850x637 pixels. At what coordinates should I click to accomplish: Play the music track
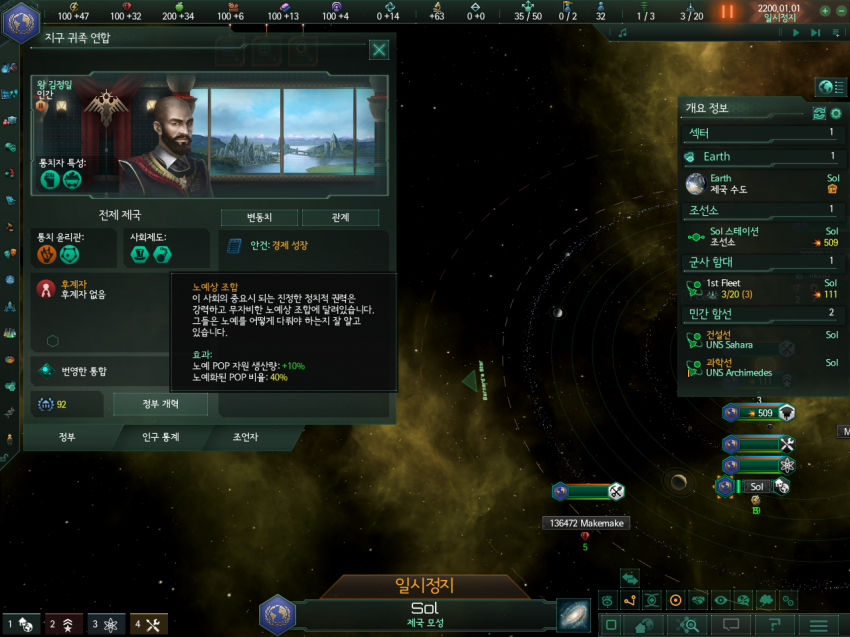(797, 33)
